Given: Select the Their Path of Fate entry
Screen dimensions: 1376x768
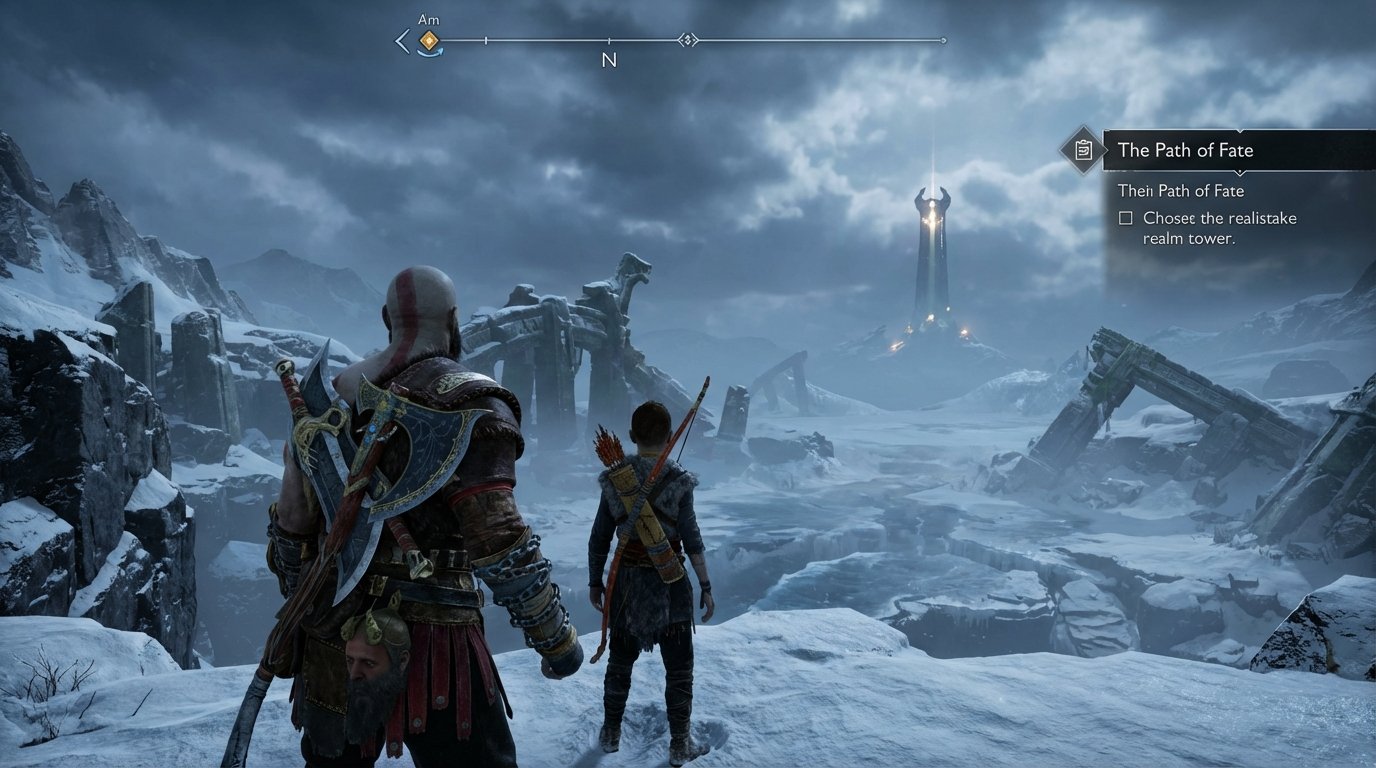Looking at the screenshot, I should point(1182,190).
